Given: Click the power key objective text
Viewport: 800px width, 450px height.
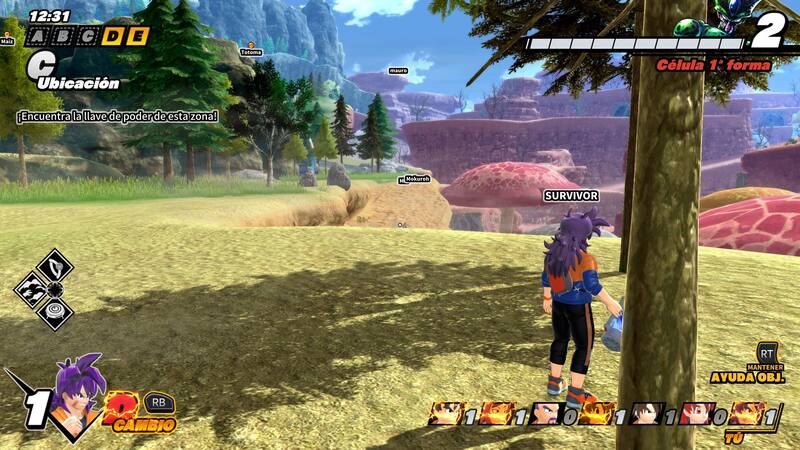Looking at the screenshot, I should pos(117,116).
